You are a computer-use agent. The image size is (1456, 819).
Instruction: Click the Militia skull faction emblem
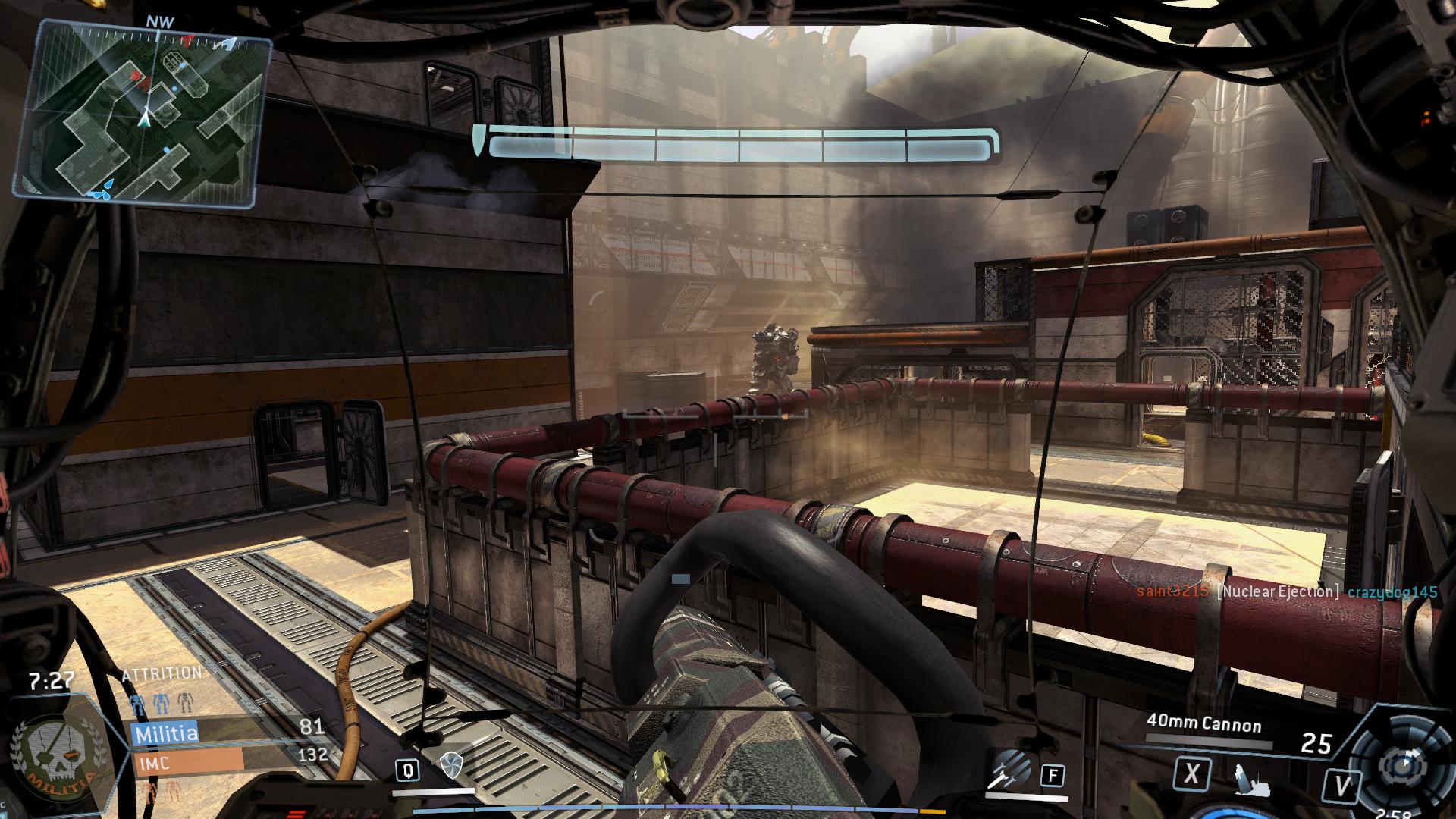pyautogui.click(x=55, y=764)
